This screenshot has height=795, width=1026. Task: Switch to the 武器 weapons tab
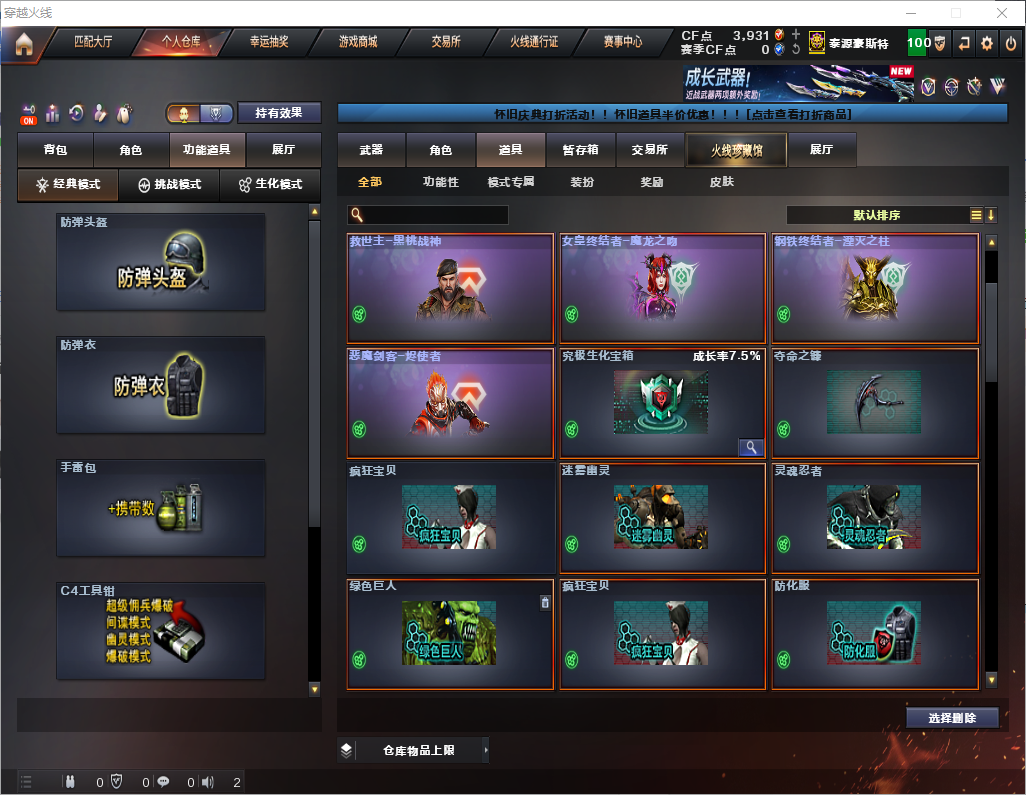[x=371, y=150]
